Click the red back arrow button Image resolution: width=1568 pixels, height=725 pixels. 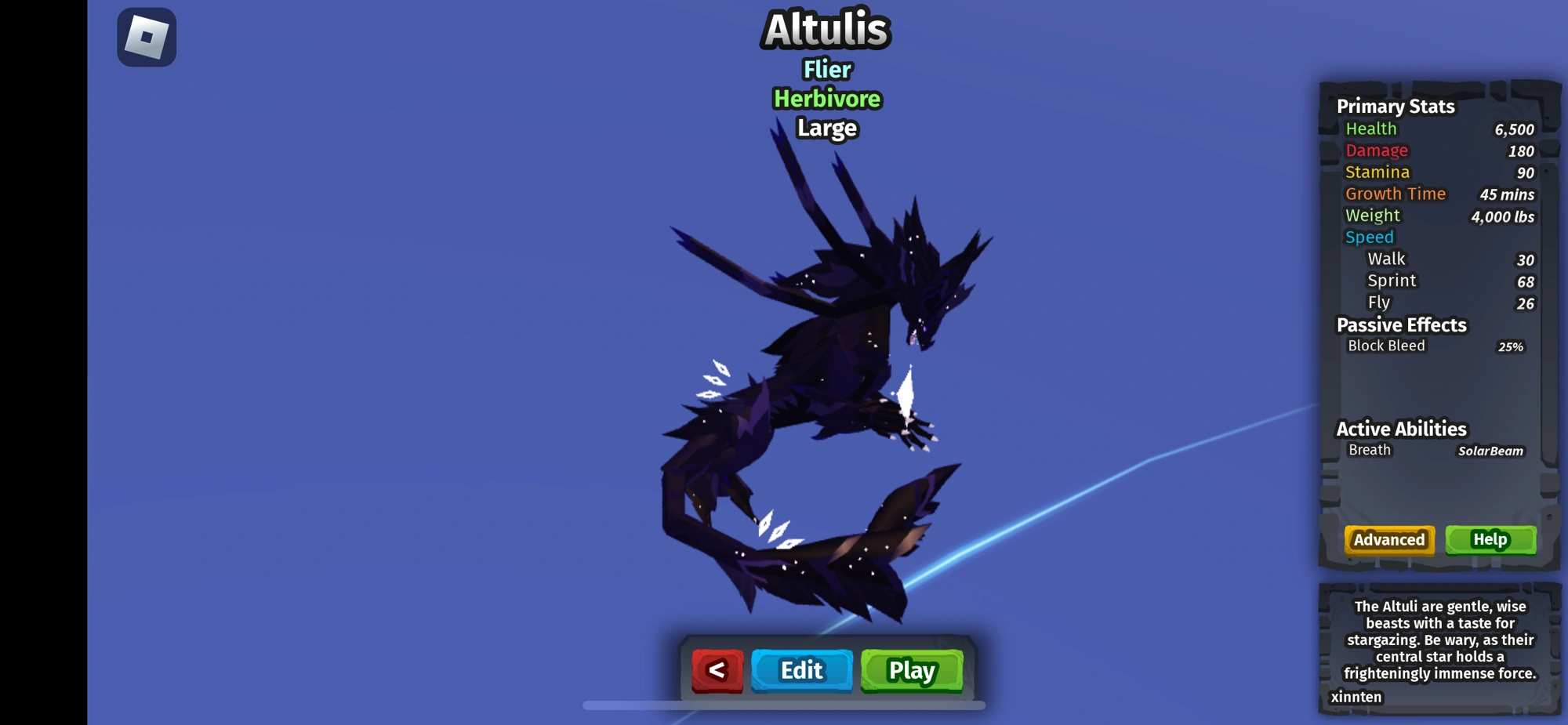coord(716,670)
